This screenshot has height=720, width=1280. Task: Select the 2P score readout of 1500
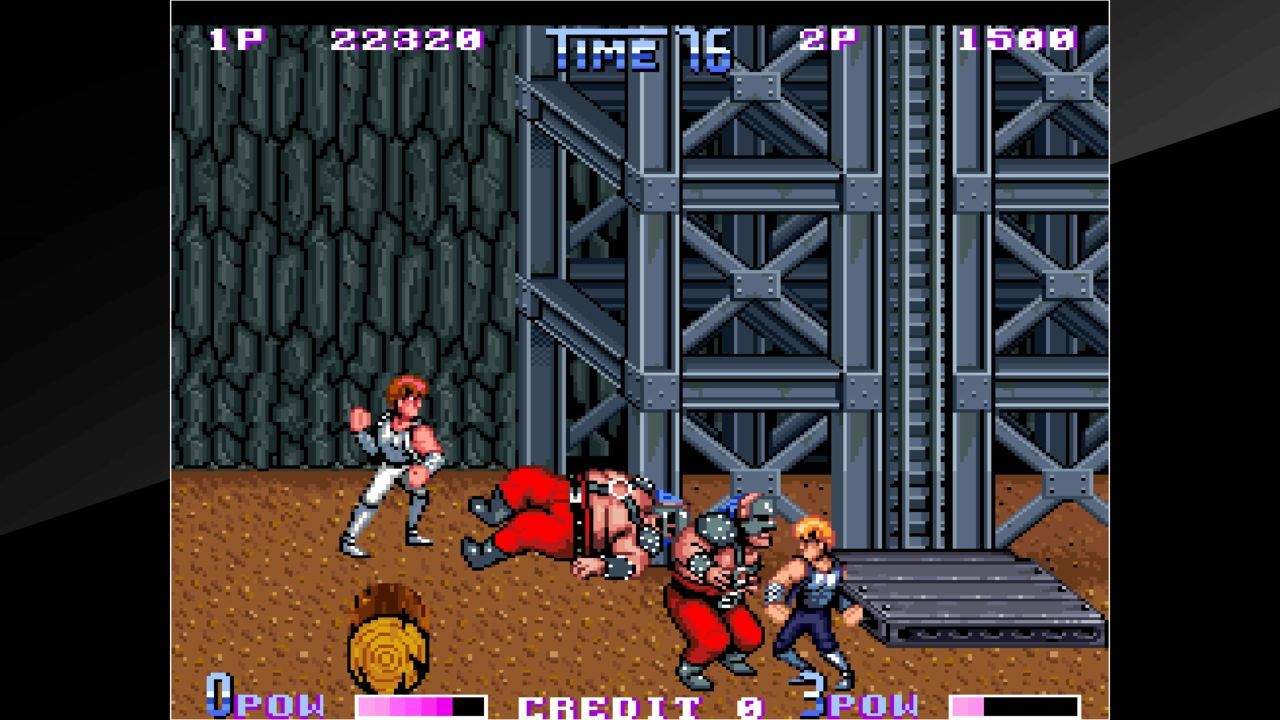1015,42
